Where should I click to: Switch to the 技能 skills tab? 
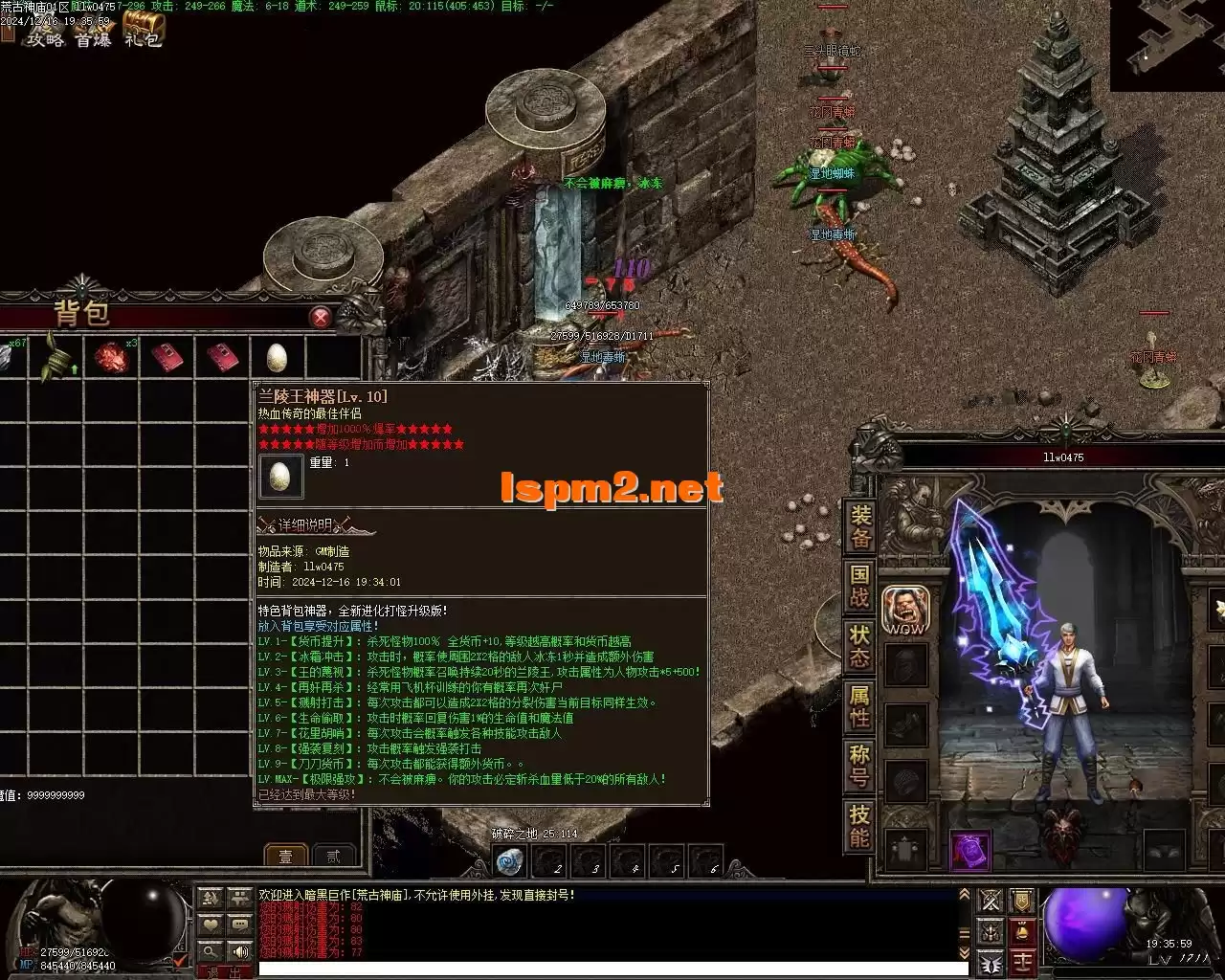point(860,826)
